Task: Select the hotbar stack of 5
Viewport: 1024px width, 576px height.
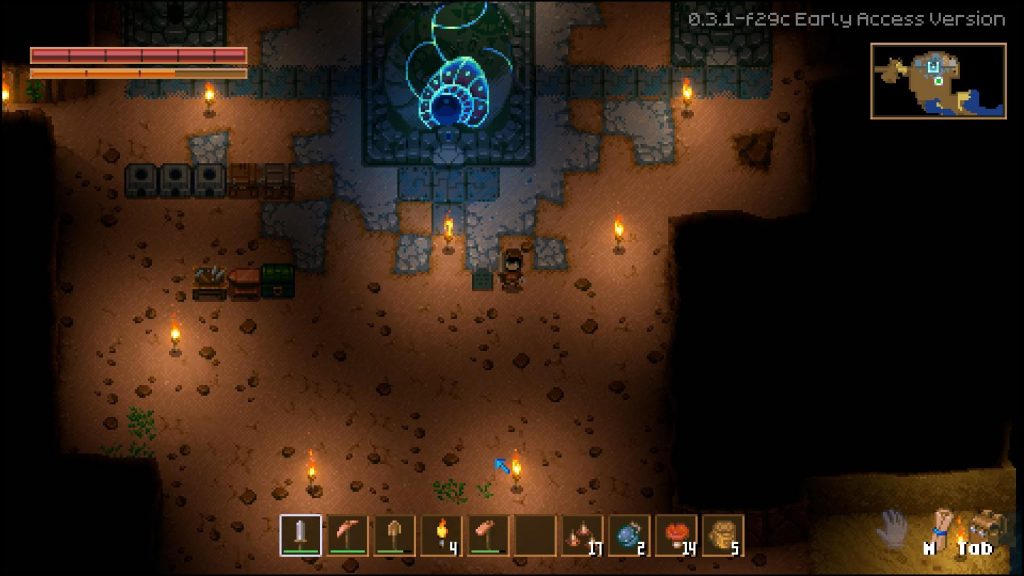Action: pyautogui.click(x=723, y=535)
